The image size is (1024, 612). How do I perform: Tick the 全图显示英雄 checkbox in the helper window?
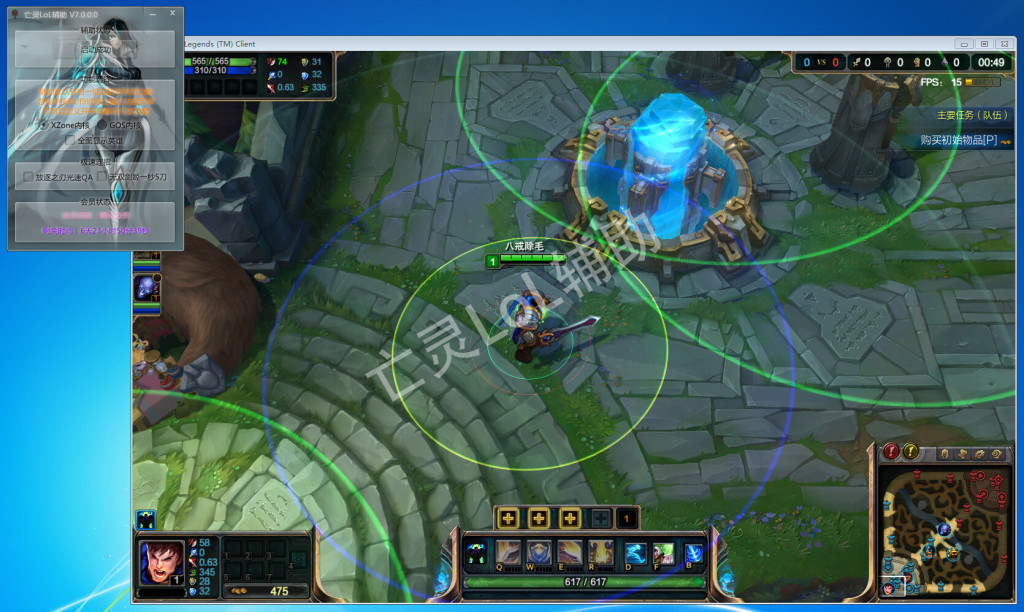coord(71,141)
